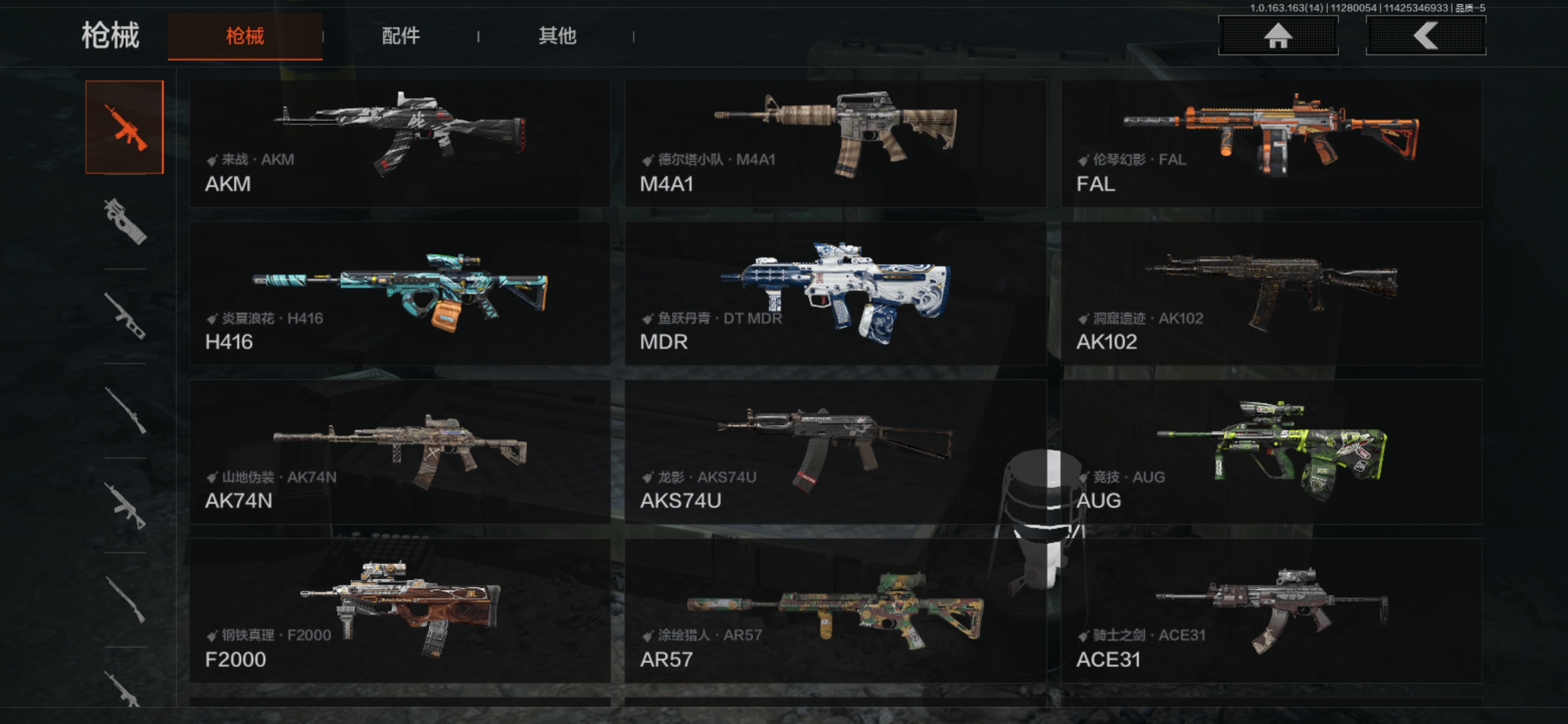
Task: Open the F2000 weapon card
Action: [x=399, y=610]
